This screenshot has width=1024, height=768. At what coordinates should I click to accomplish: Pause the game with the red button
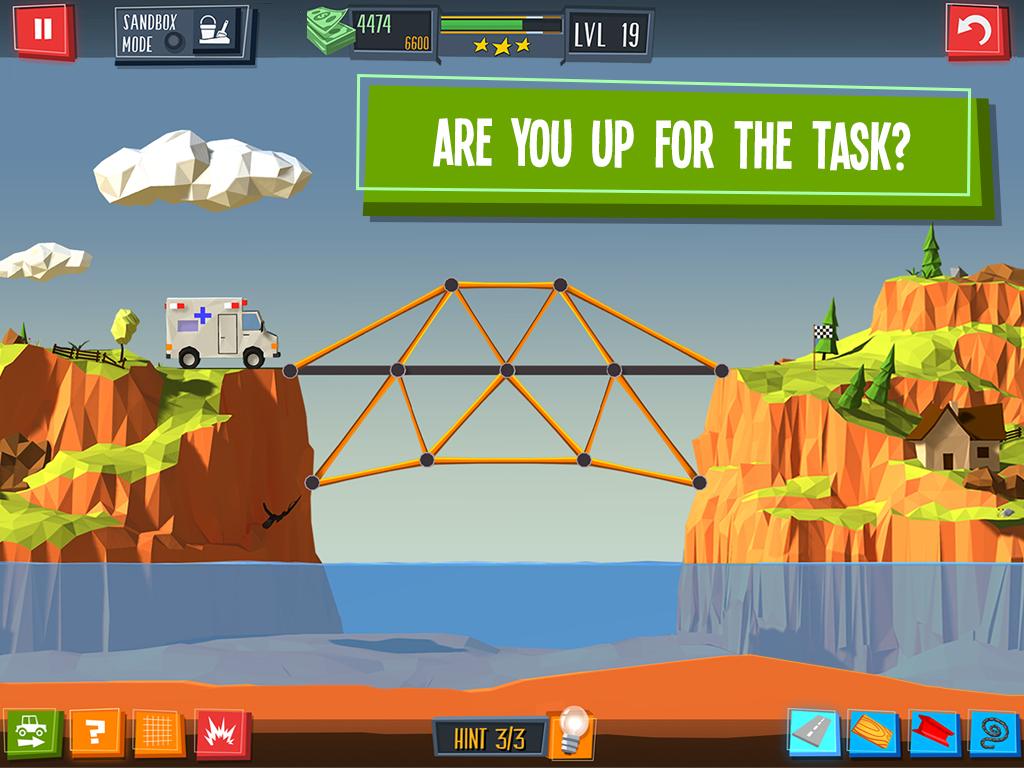tap(42, 30)
